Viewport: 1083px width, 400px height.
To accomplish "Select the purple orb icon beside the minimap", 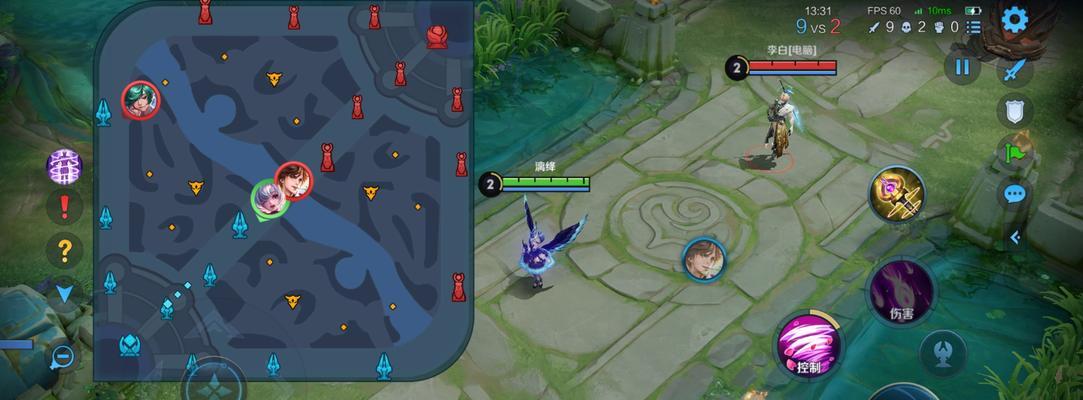I will [x=65, y=165].
